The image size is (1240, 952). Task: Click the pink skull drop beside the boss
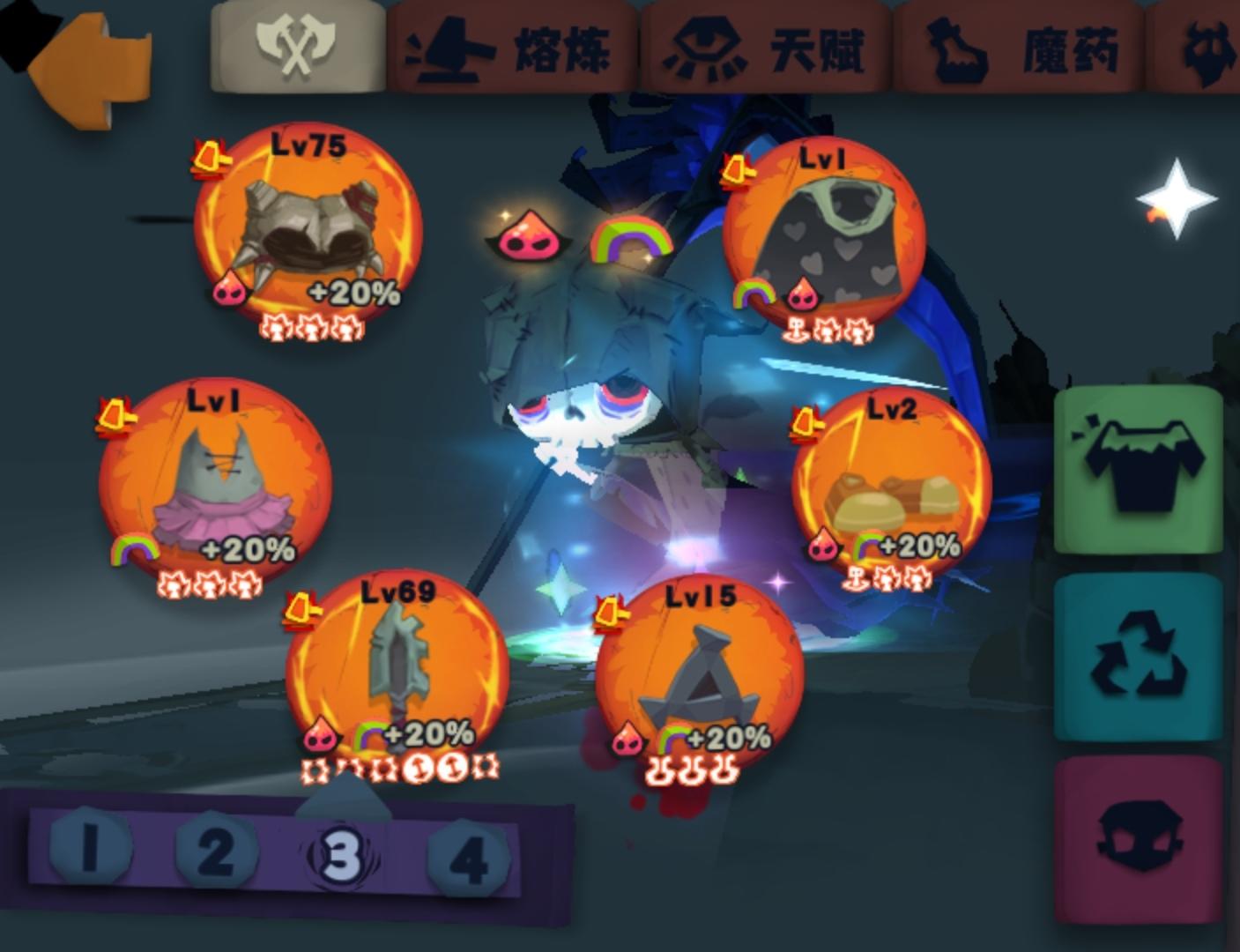coord(529,240)
